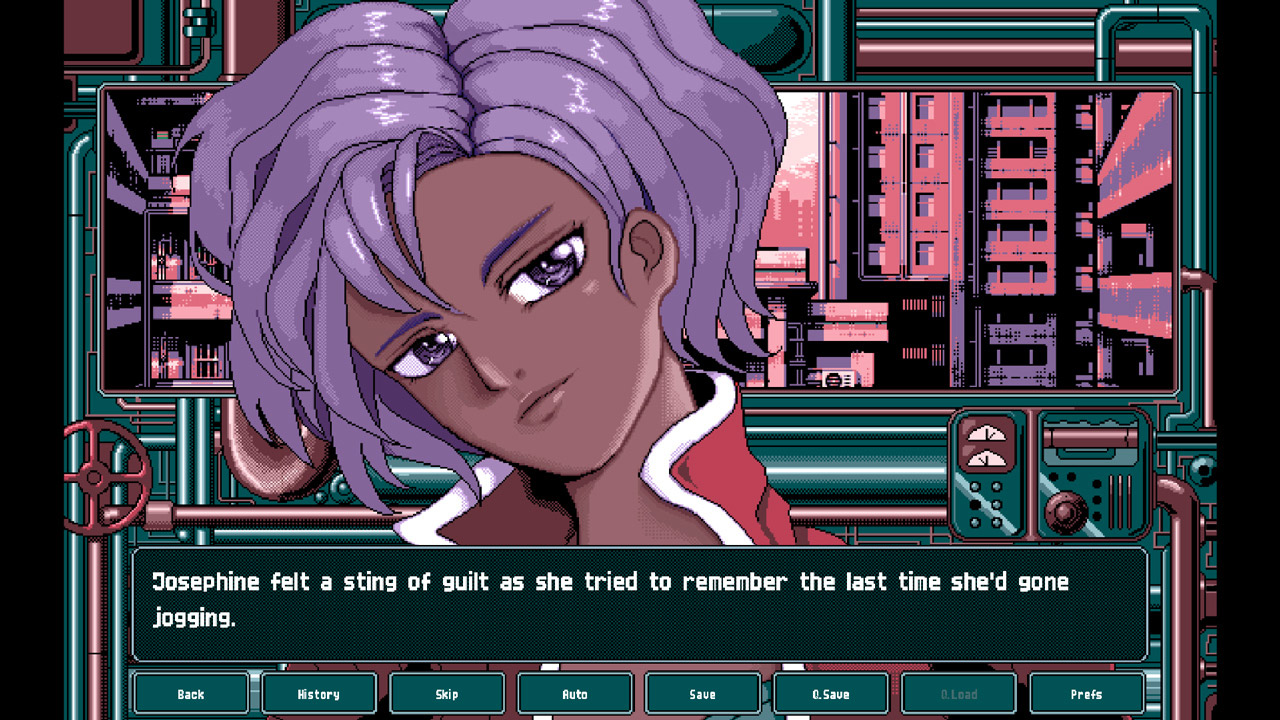This screenshot has width=1280, height=720.
Task: Click the vent slats beside the knob
Action: click(1119, 500)
